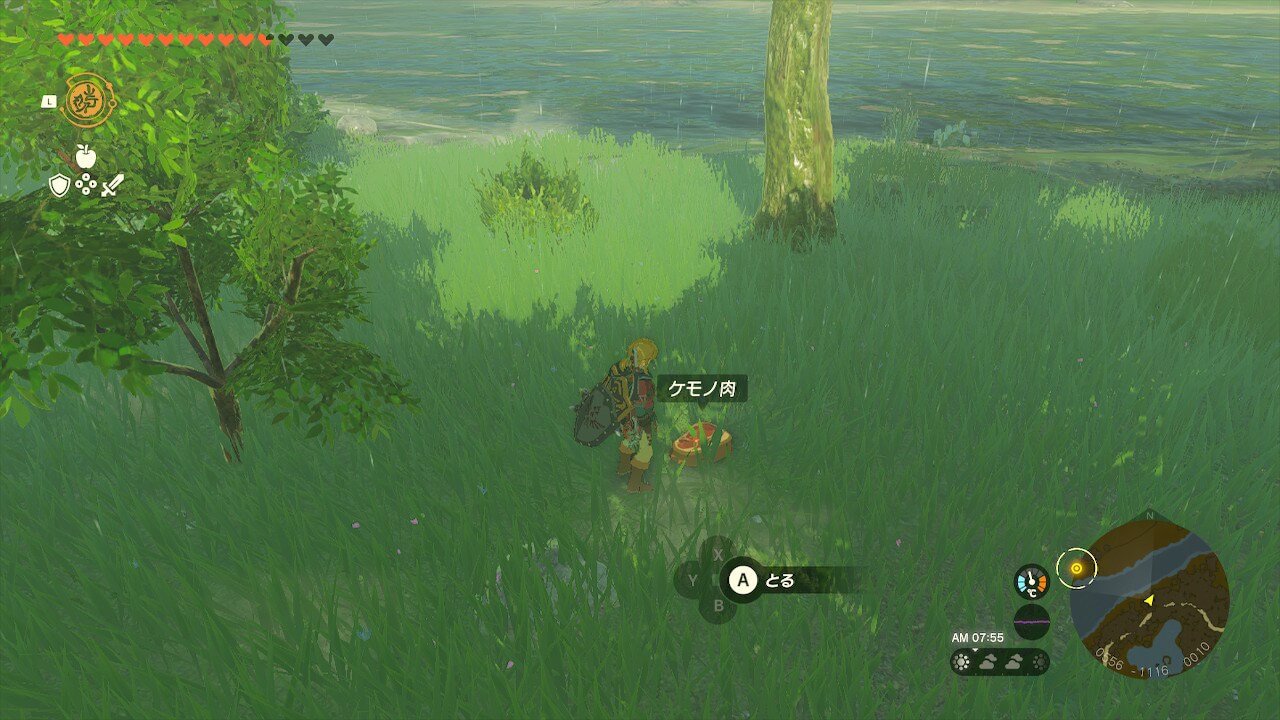Screen dimensions: 1280x720
Task: Click the glowing yellow sensor marker
Action: tap(1076, 568)
